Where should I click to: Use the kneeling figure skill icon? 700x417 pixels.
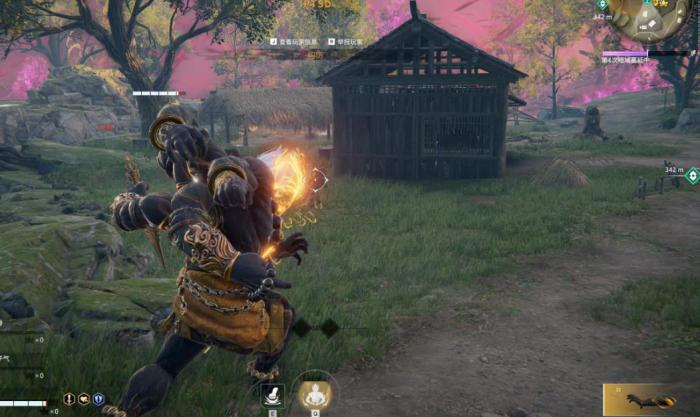pos(272,395)
